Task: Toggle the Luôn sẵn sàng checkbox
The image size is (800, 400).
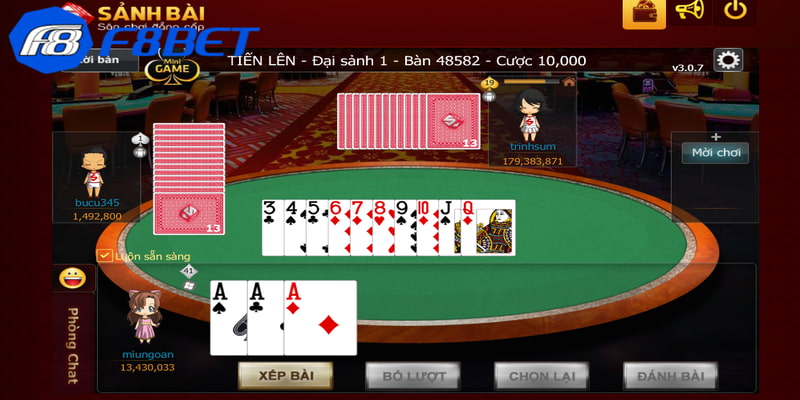Action: 104,256
